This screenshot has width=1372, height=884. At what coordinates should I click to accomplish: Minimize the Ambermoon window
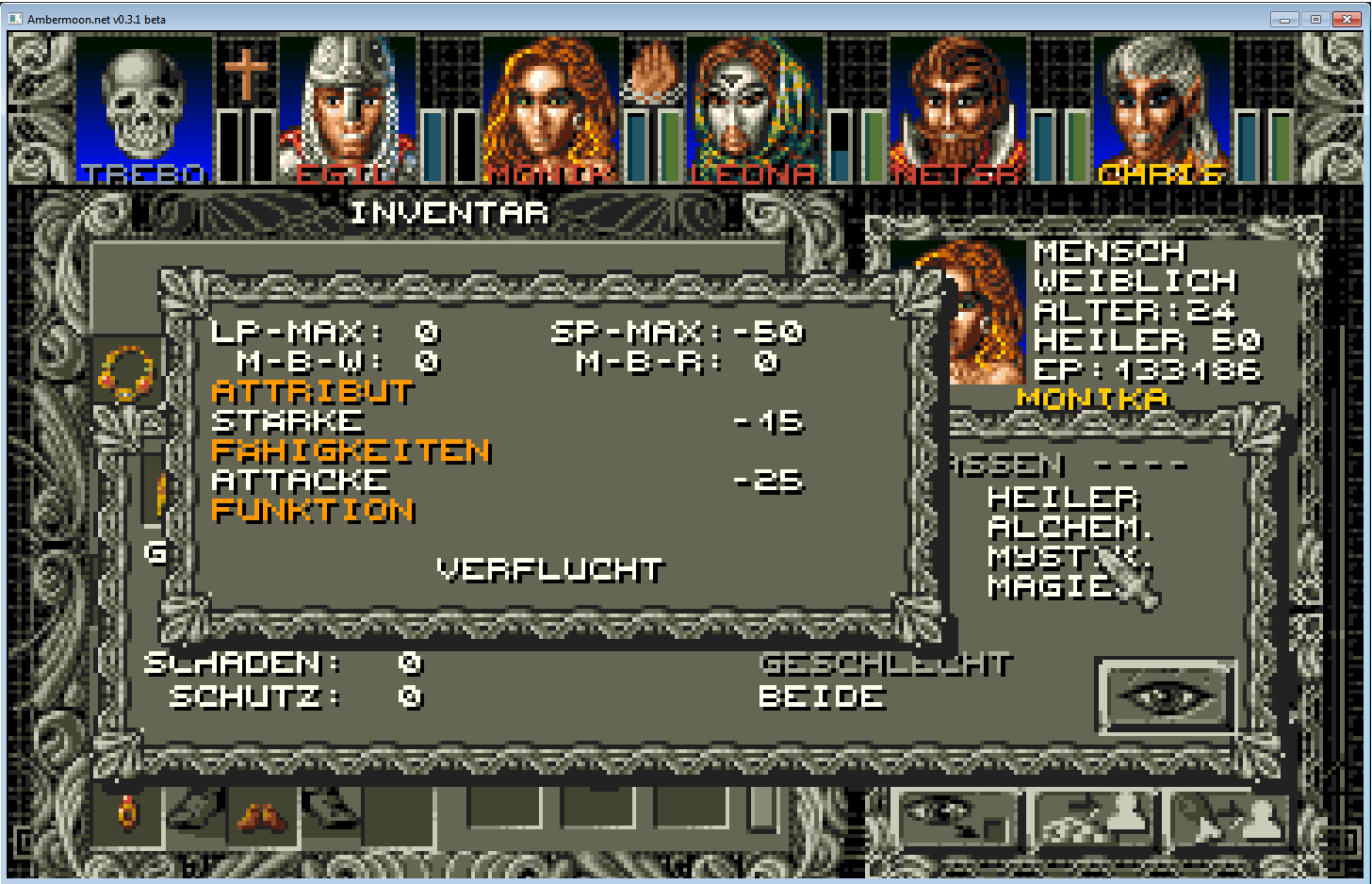coord(1284,19)
